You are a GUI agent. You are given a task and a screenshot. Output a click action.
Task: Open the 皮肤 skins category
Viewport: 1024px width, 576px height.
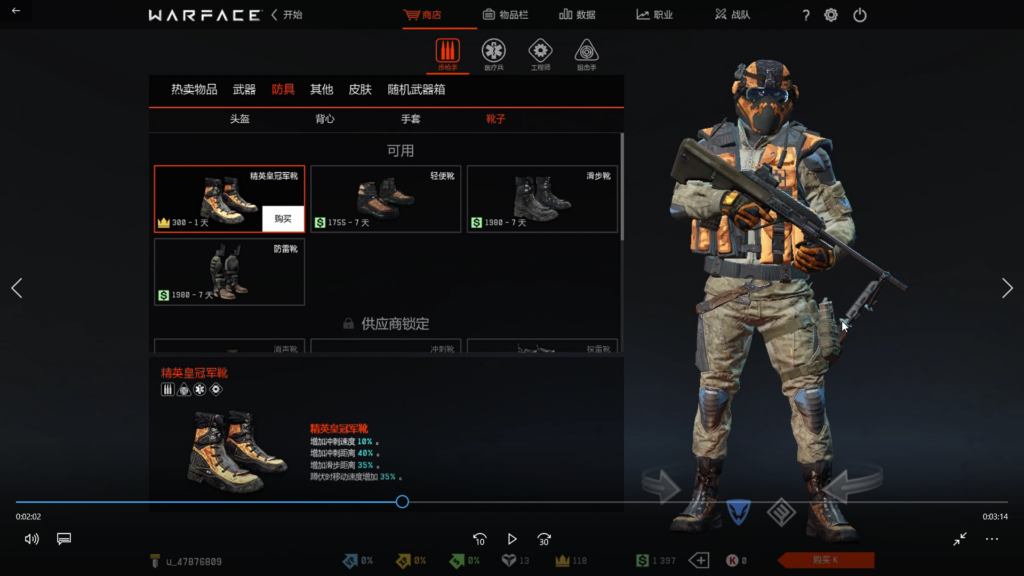tap(360, 90)
